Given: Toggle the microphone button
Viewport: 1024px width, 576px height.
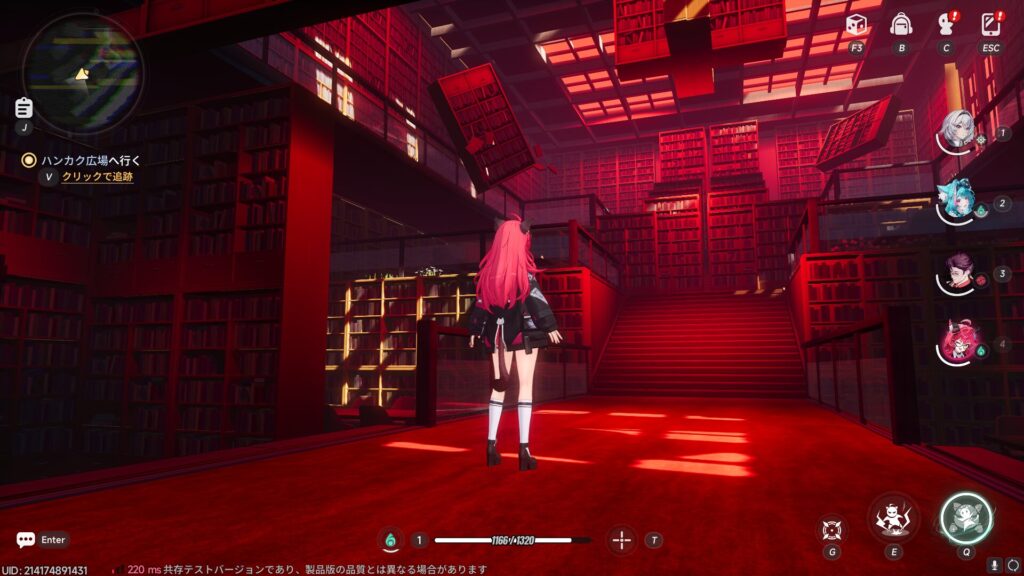Looking at the screenshot, I should pos(995,565).
